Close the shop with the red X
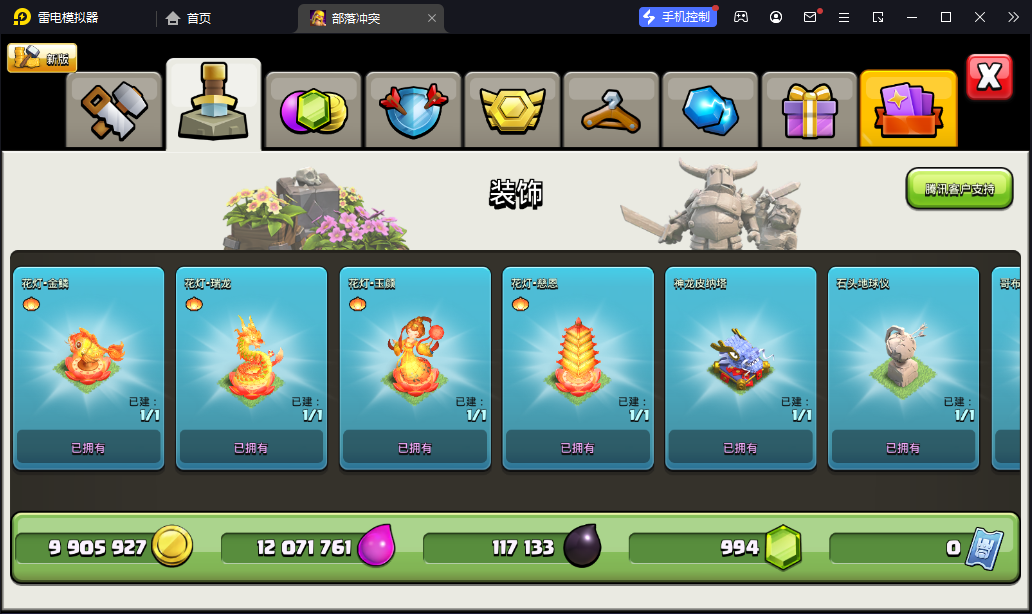The height and width of the screenshot is (614, 1032). click(989, 77)
